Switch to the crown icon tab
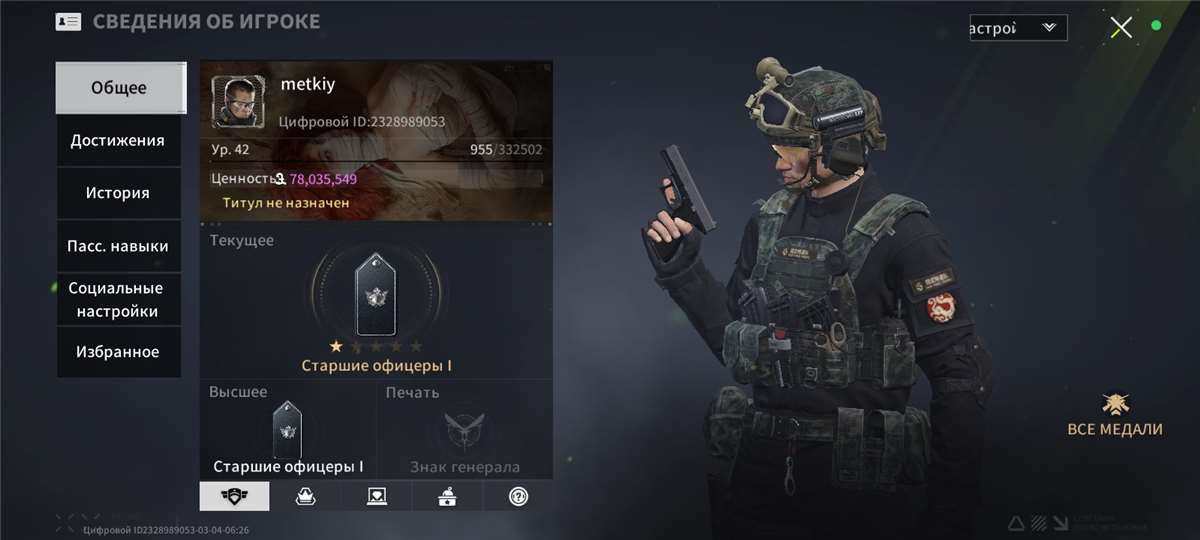This screenshot has width=1200, height=540. pos(306,496)
